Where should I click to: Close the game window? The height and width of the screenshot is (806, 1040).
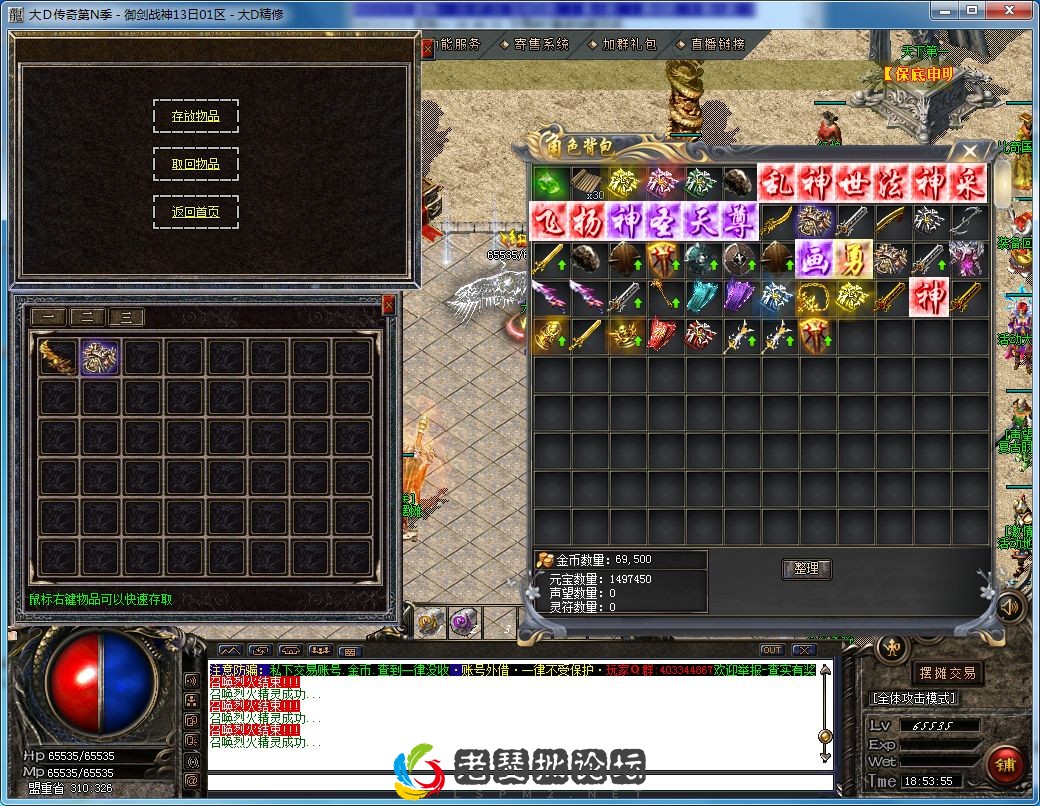tap(1010, 9)
